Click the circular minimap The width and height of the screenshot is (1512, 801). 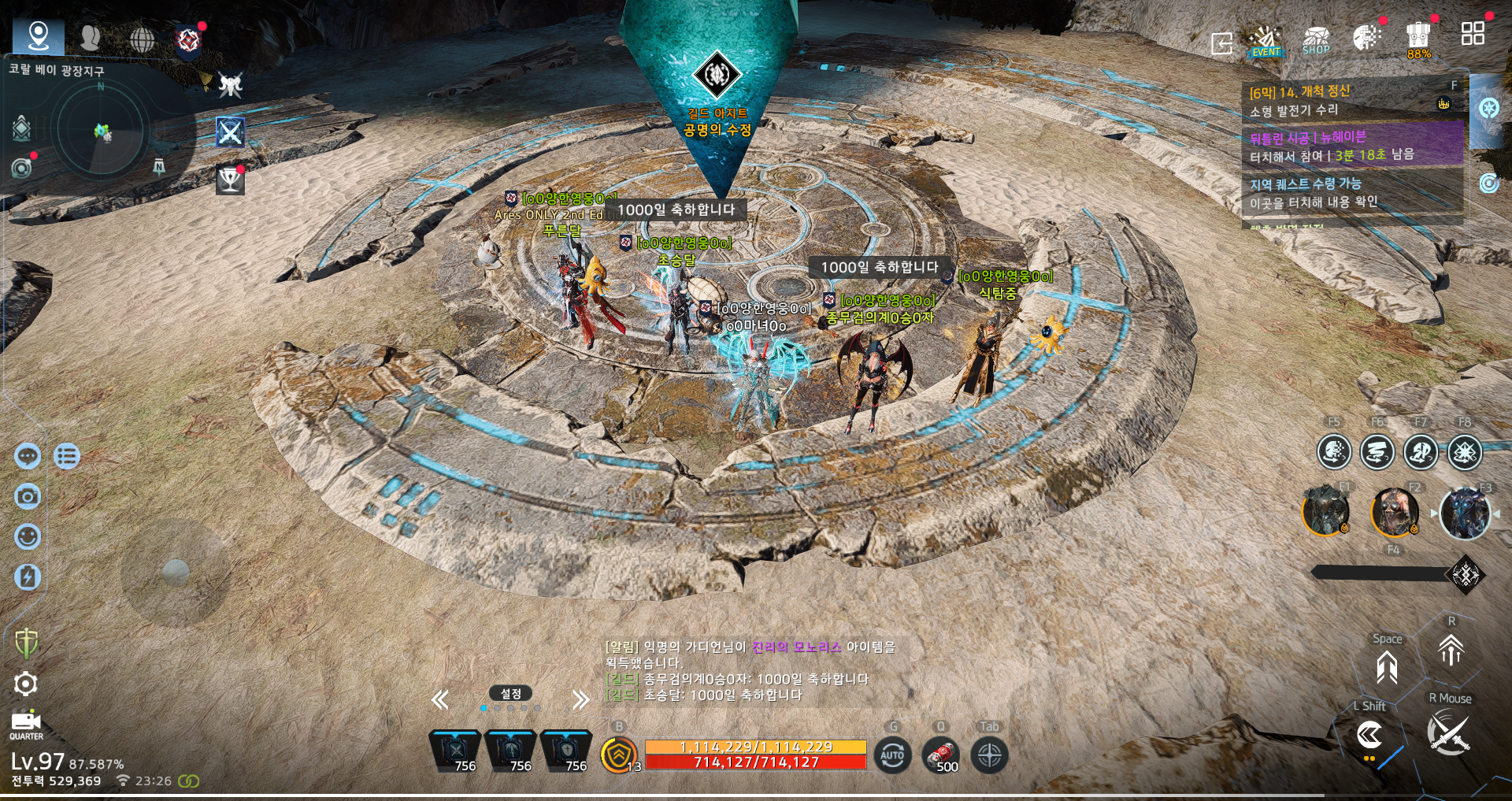click(x=102, y=132)
